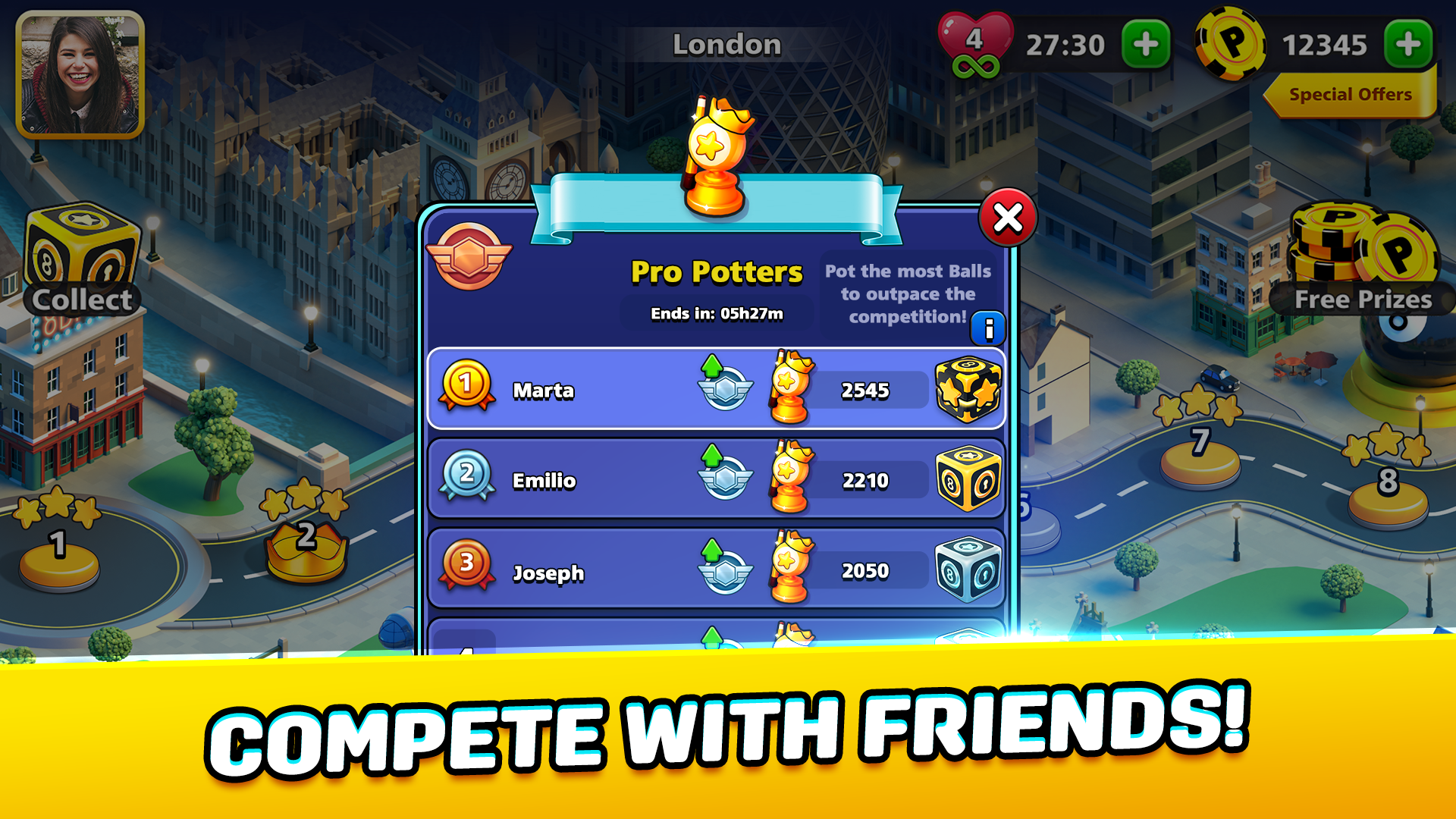The width and height of the screenshot is (1456, 819).
Task: Tap the Special Offers banner
Action: [1350, 94]
